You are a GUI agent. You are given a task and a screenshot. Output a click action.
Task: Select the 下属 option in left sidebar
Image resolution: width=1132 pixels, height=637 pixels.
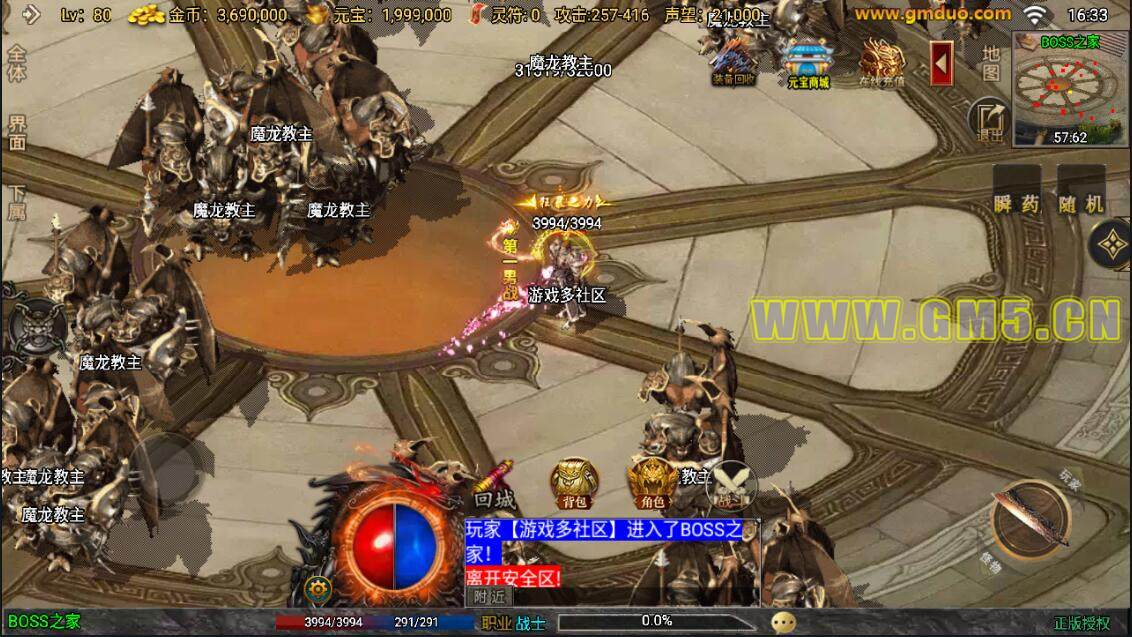click(17, 202)
